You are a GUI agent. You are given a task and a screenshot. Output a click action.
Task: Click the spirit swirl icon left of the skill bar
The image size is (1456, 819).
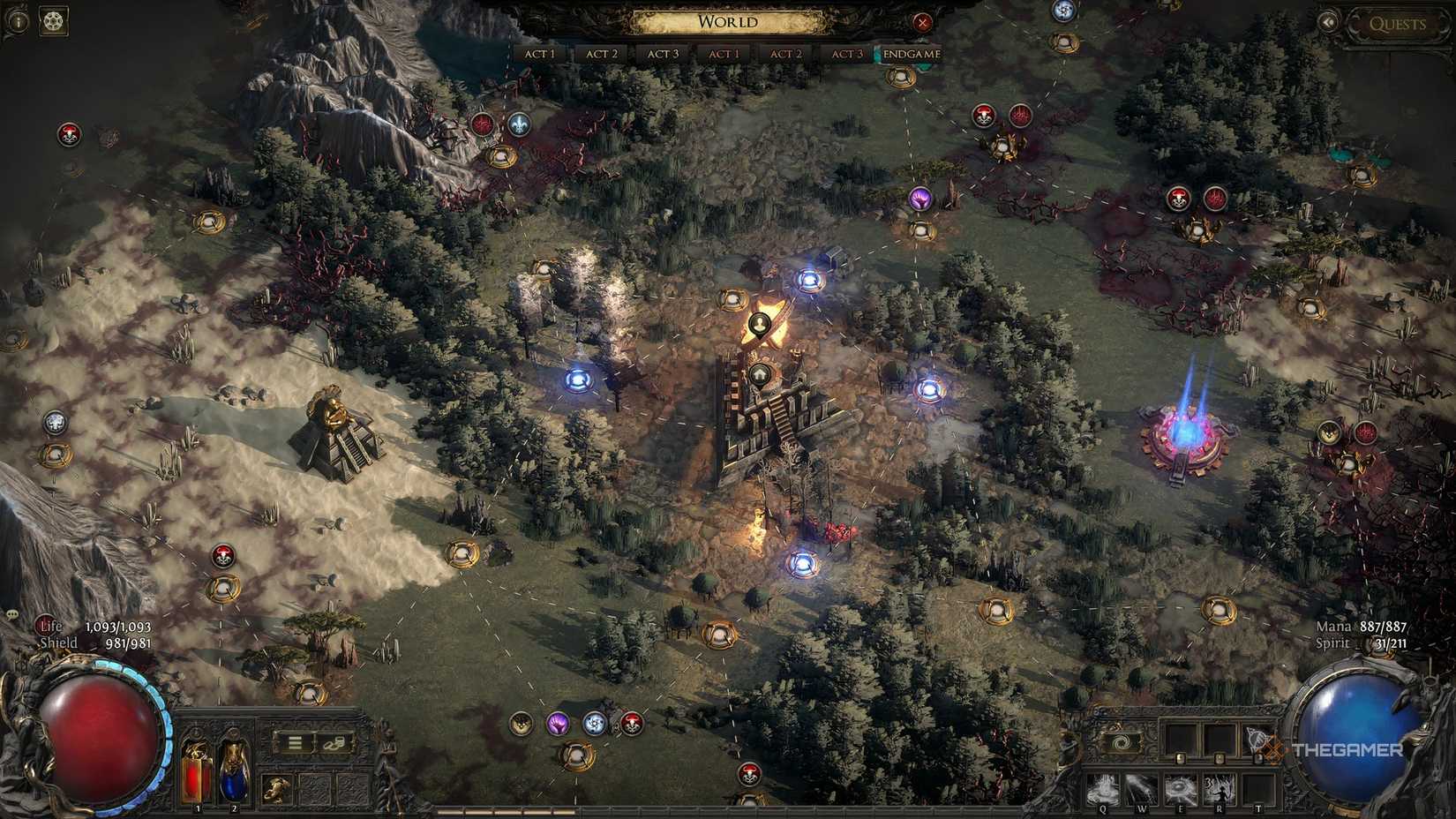click(1122, 741)
